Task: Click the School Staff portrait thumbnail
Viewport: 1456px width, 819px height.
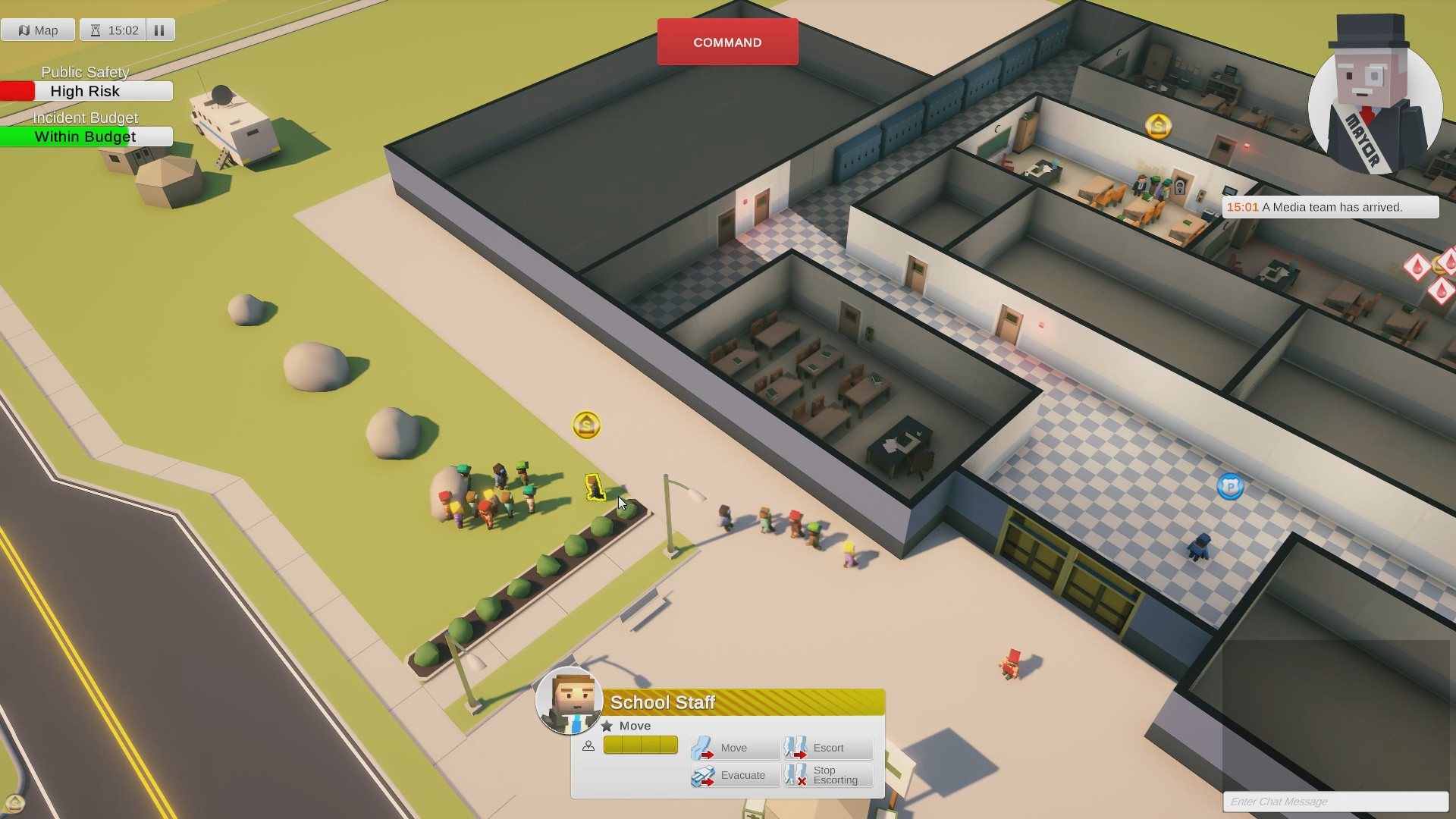Action: click(570, 702)
